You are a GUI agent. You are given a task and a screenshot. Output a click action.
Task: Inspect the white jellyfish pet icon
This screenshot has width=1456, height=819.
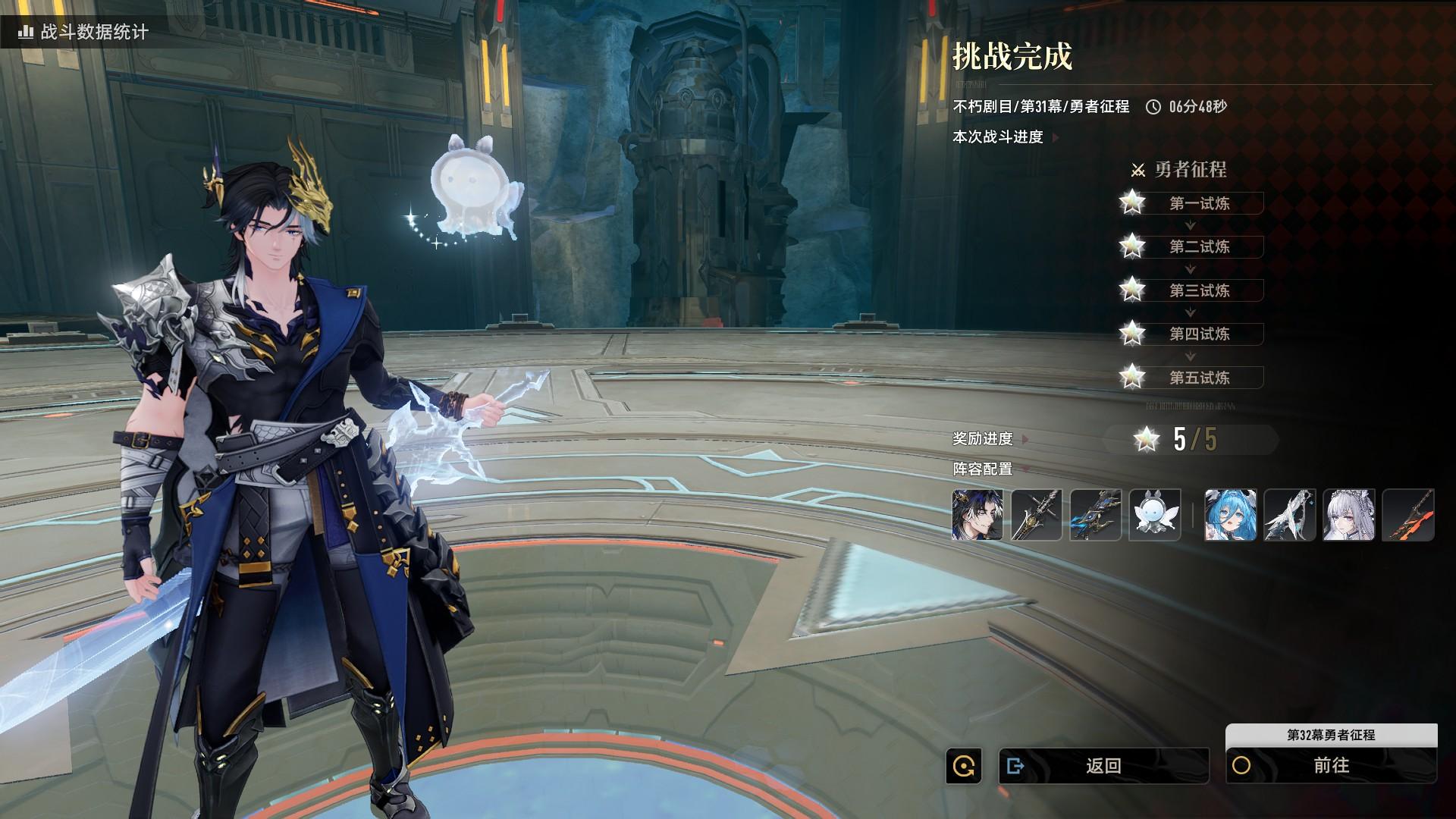(x=1155, y=515)
